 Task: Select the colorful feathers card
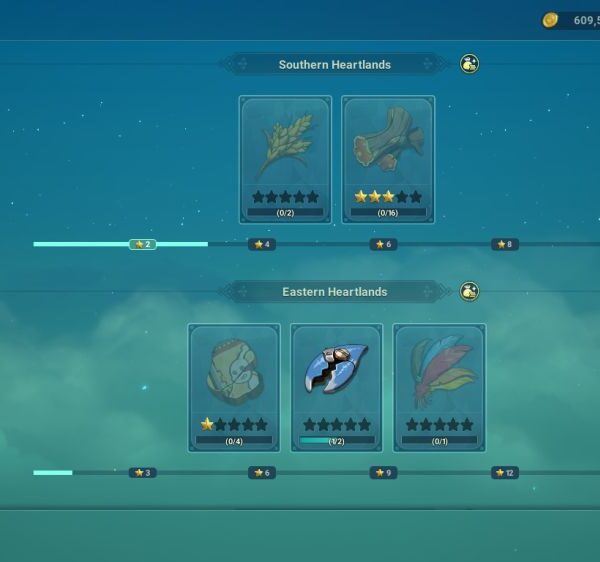click(x=439, y=386)
